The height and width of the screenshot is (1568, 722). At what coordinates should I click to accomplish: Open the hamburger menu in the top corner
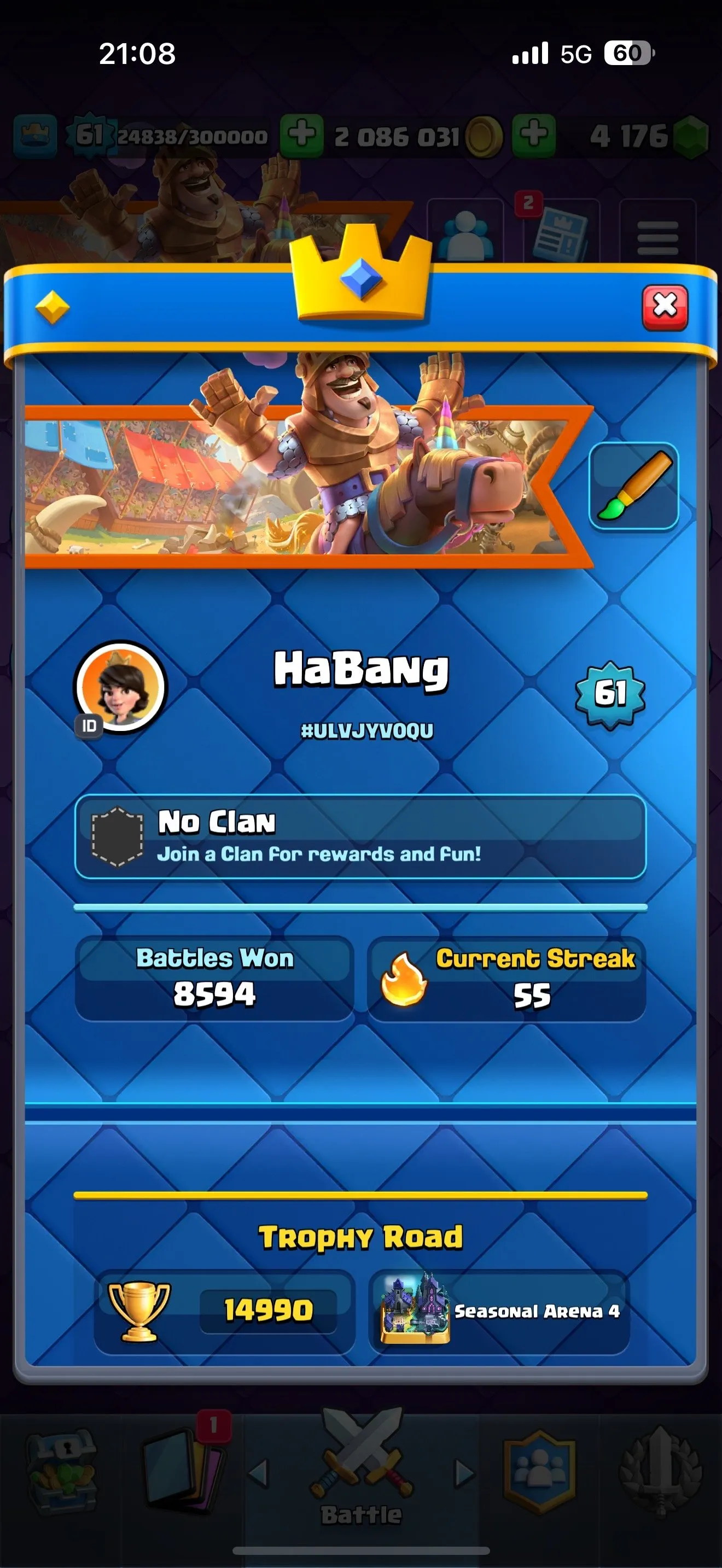[659, 237]
